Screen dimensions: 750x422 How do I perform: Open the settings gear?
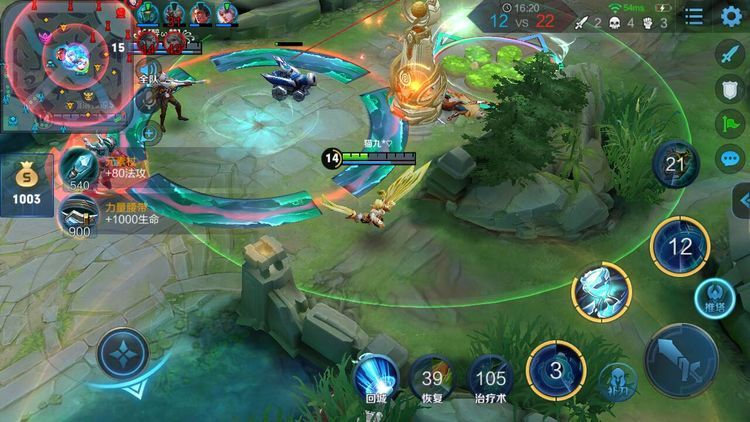(732, 18)
